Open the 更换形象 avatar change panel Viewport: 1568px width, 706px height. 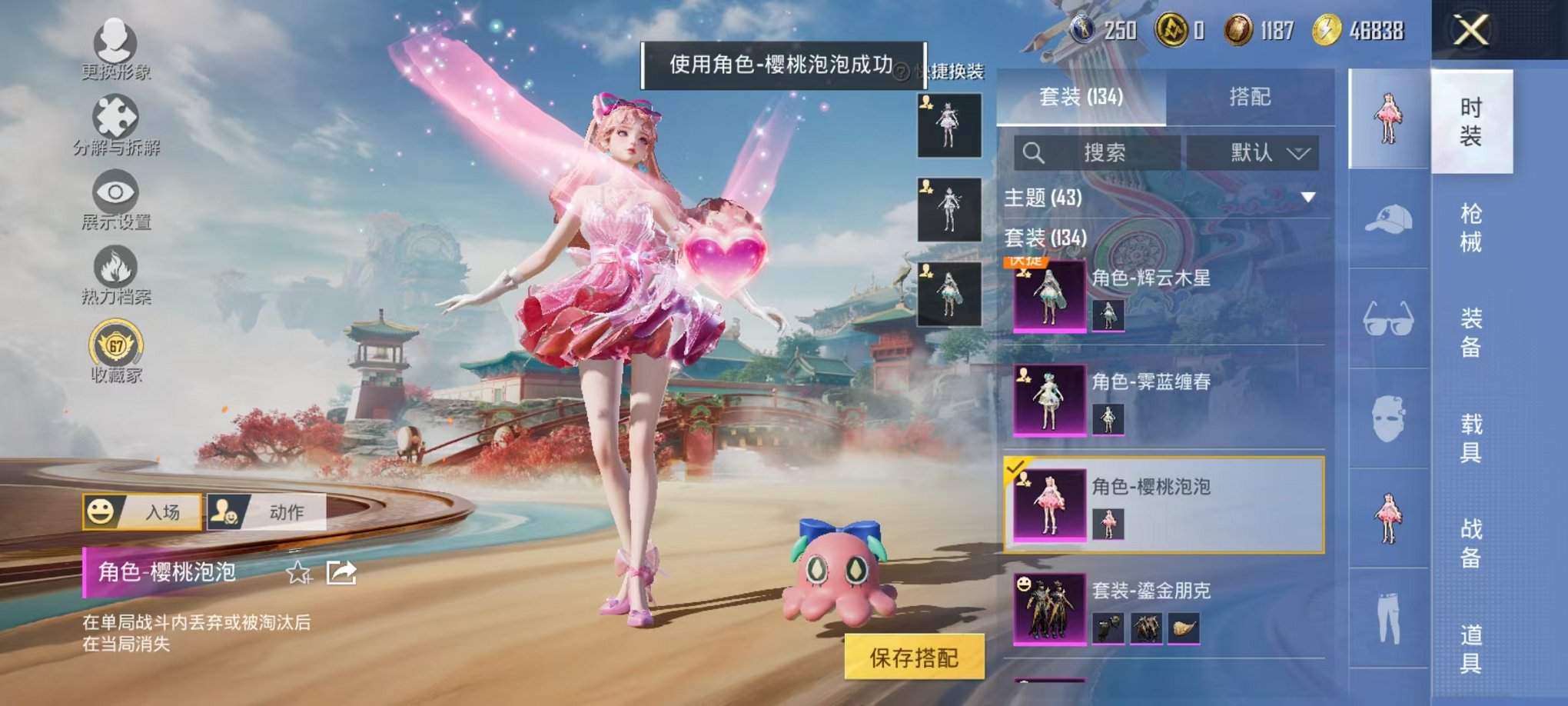point(114,48)
